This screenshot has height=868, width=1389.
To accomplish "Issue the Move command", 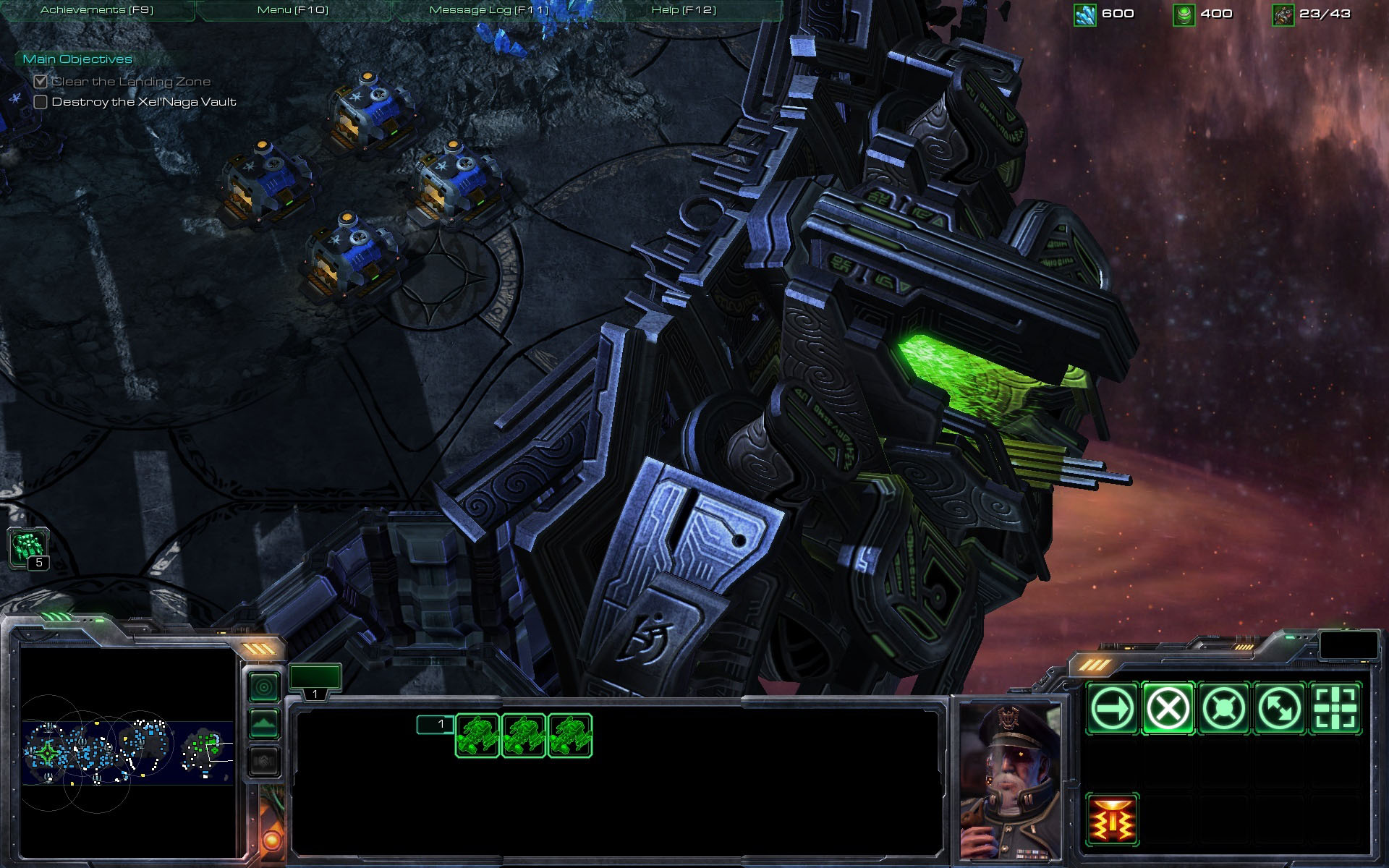I will (1112, 708).
